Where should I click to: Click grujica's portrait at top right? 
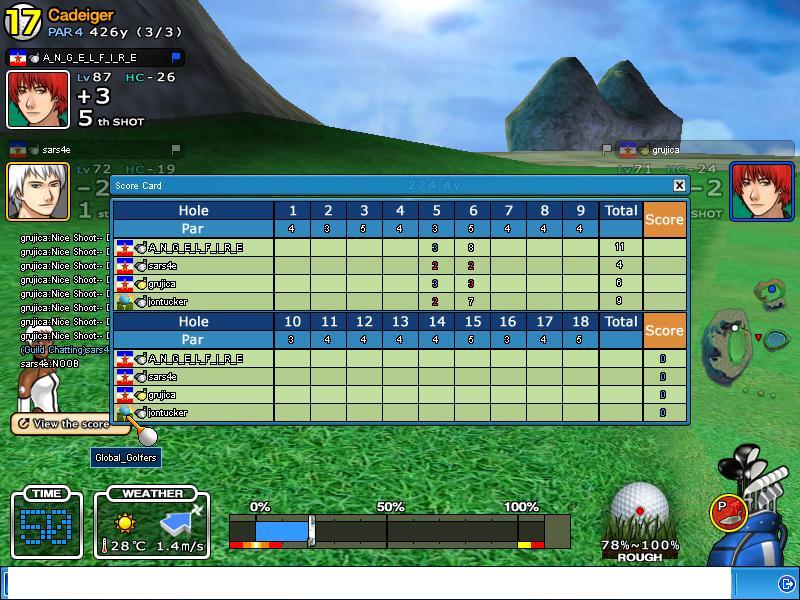click(761, 190)
